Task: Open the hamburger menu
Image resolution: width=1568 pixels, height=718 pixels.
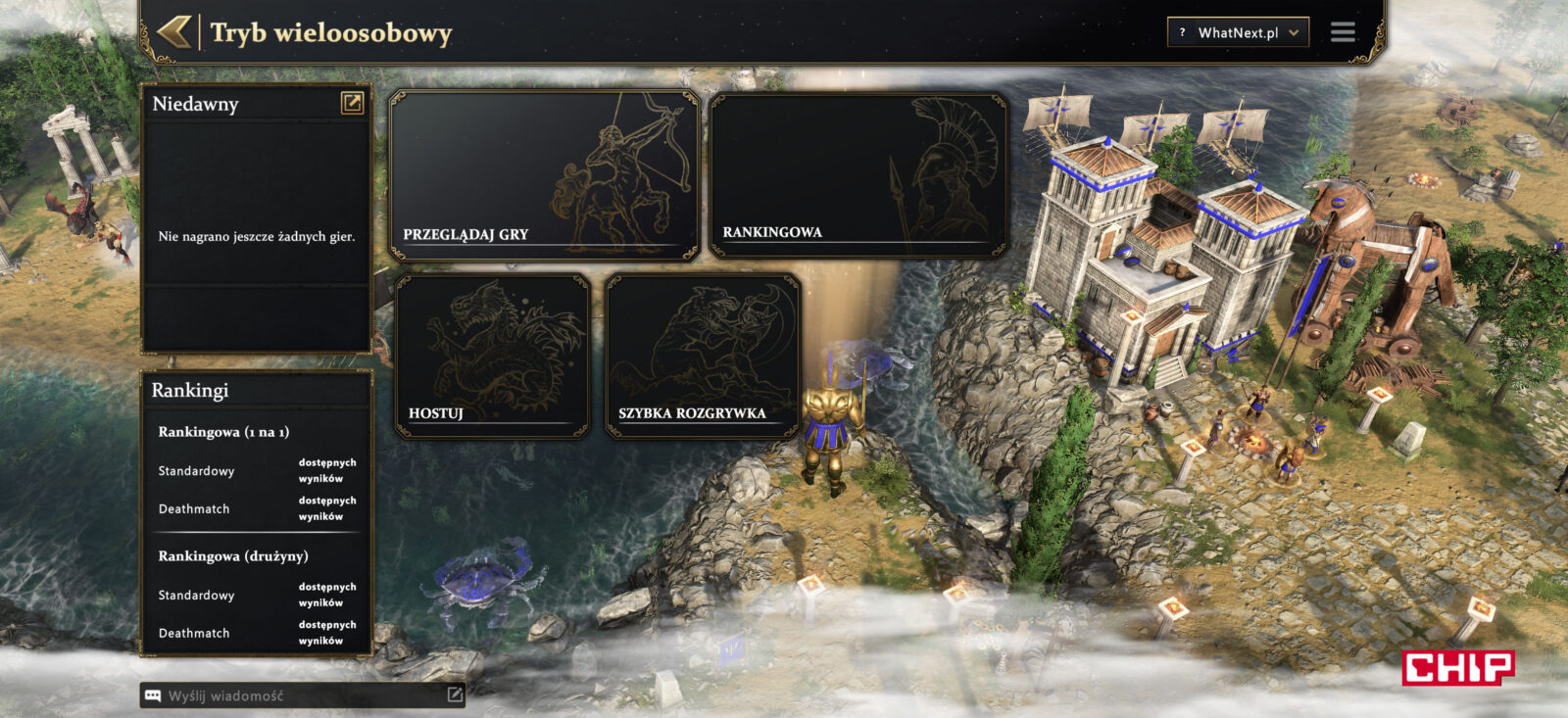Action: tap(1343, 32)
